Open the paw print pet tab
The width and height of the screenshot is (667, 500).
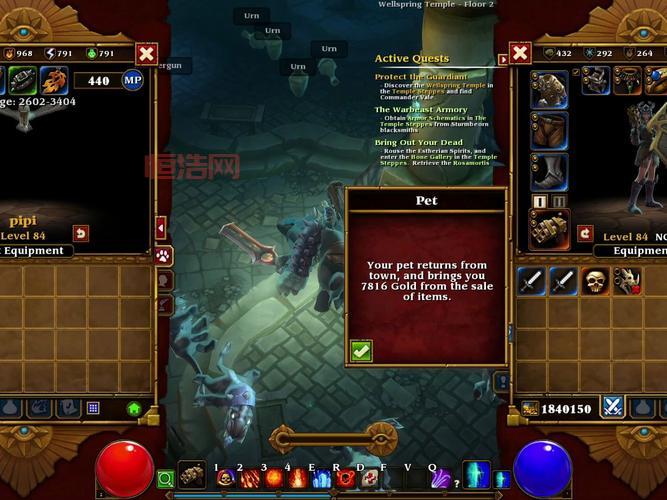[x=163, y=256]
